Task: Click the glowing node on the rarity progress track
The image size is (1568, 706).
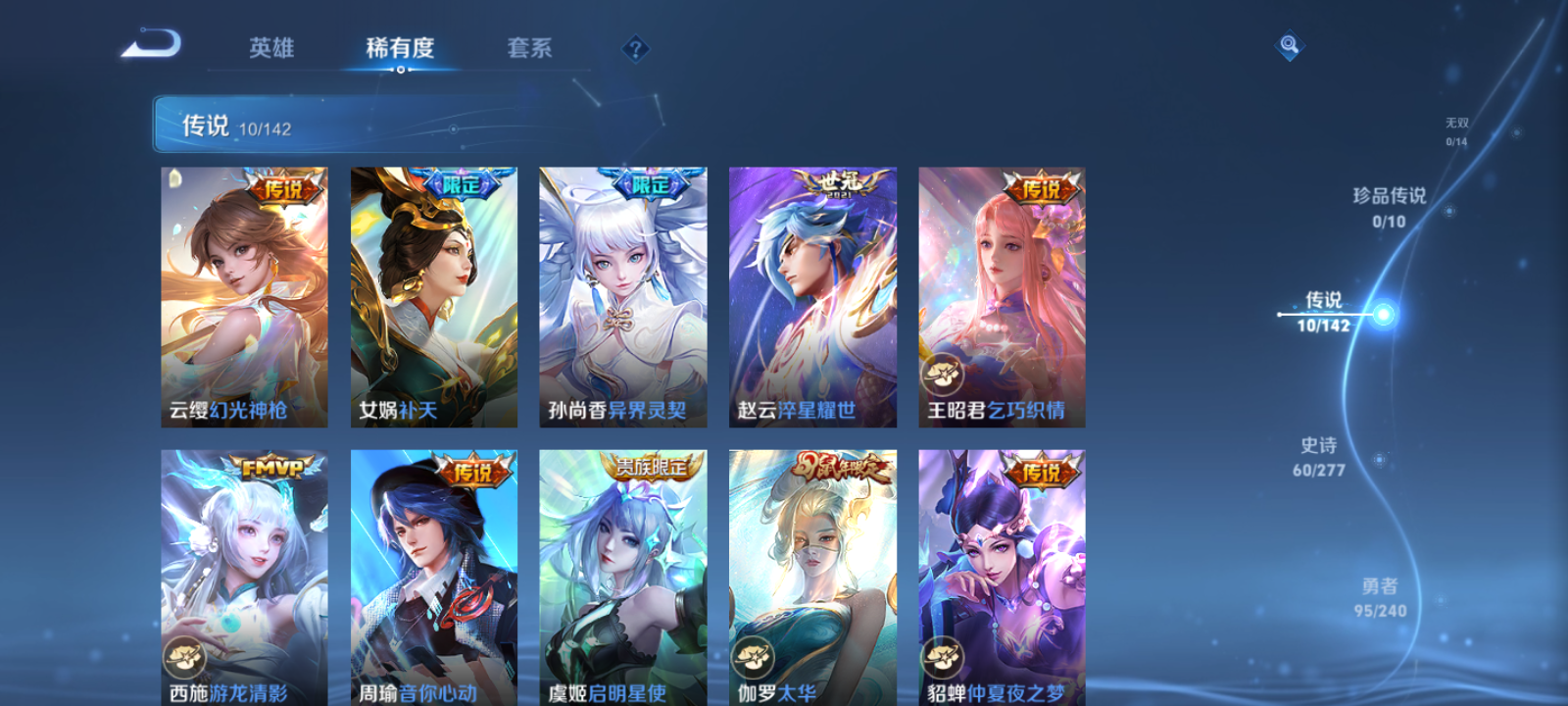Action: [x=1384, y=315]
